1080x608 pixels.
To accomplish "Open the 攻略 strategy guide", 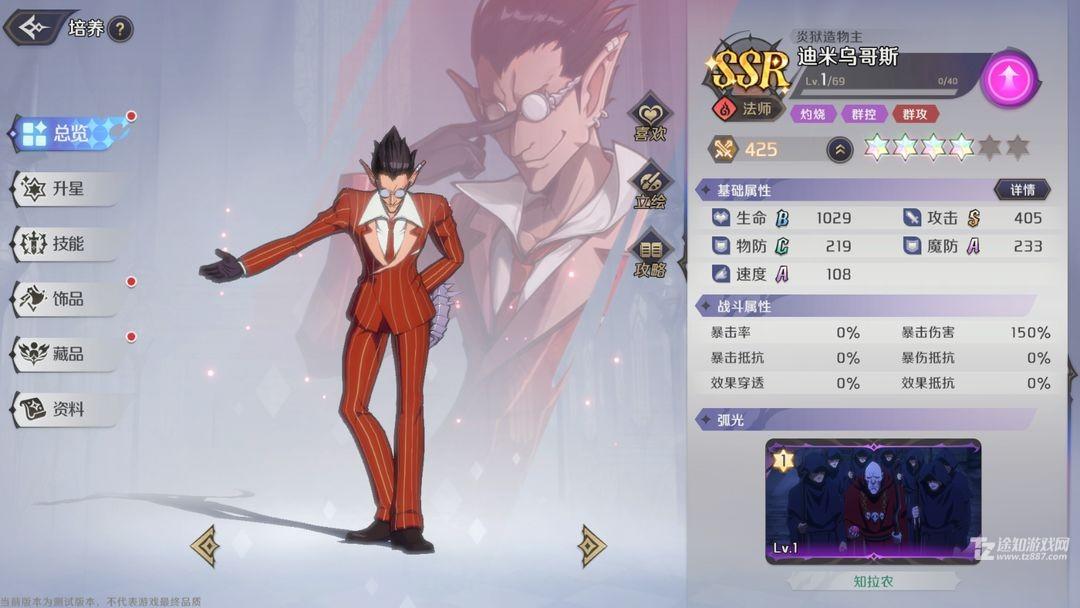I will [650, 256].
